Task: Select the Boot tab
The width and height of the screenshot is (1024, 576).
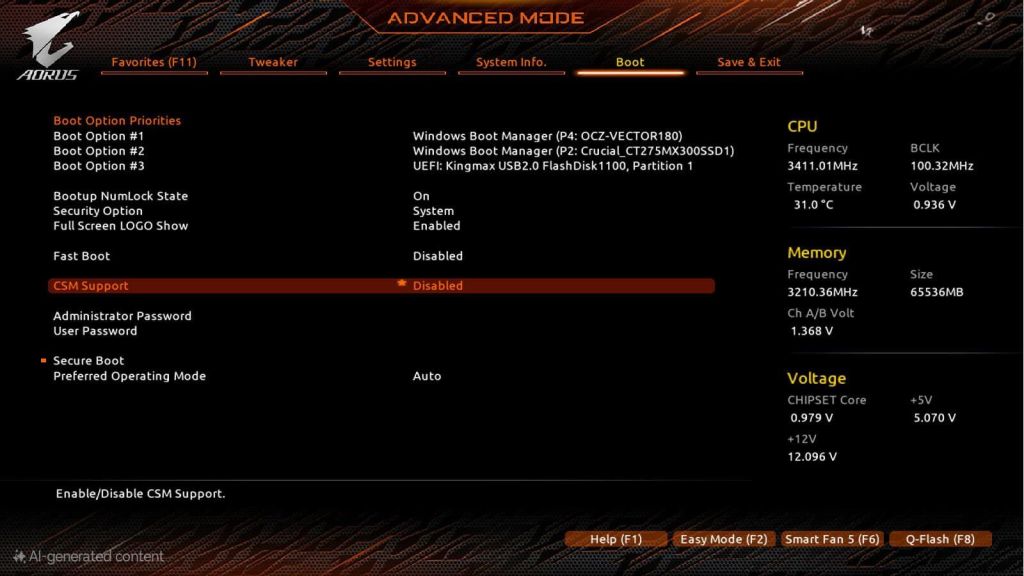Action: (630, 62)
